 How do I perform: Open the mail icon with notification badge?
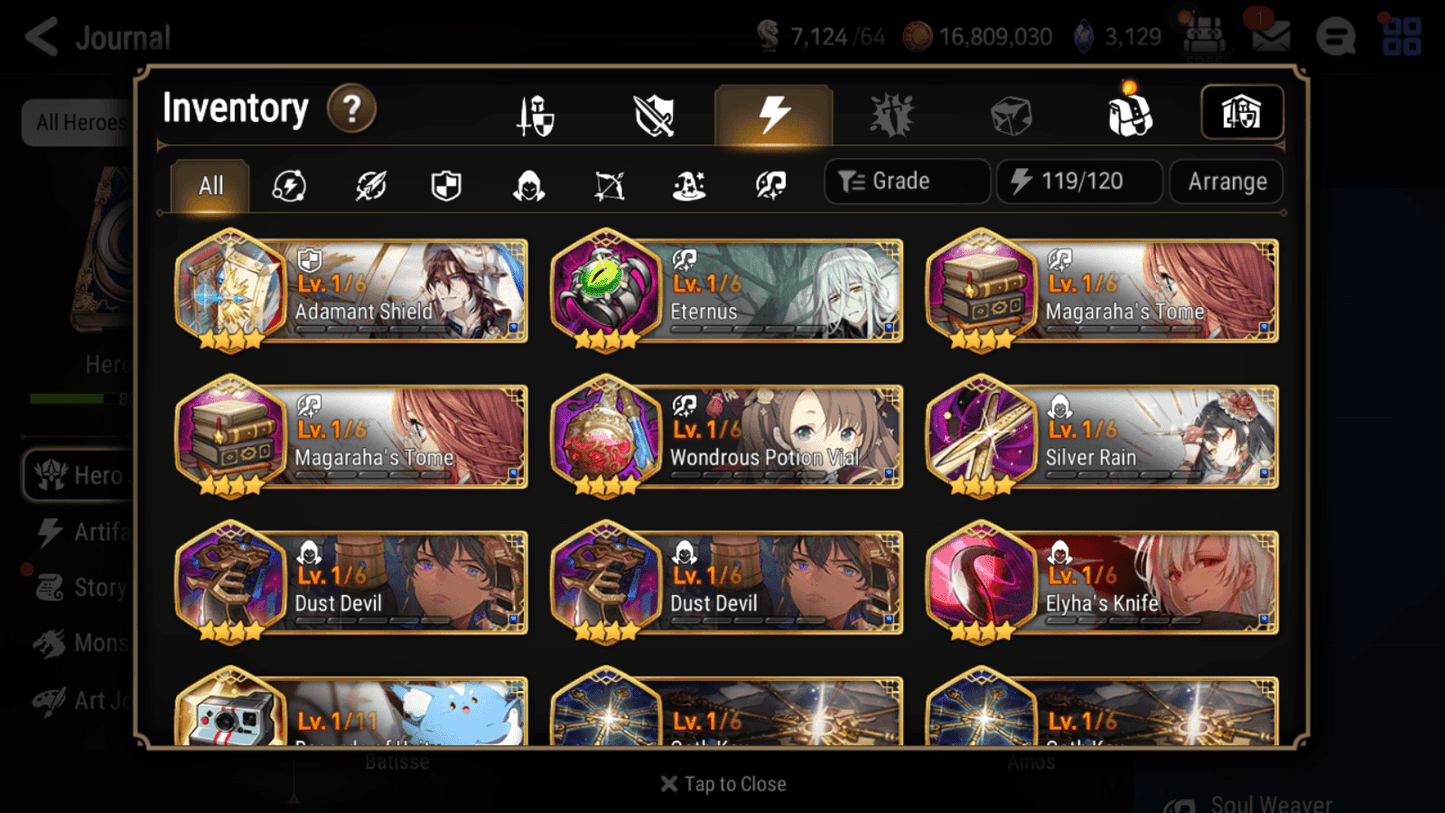click(x=1270, y=36)
